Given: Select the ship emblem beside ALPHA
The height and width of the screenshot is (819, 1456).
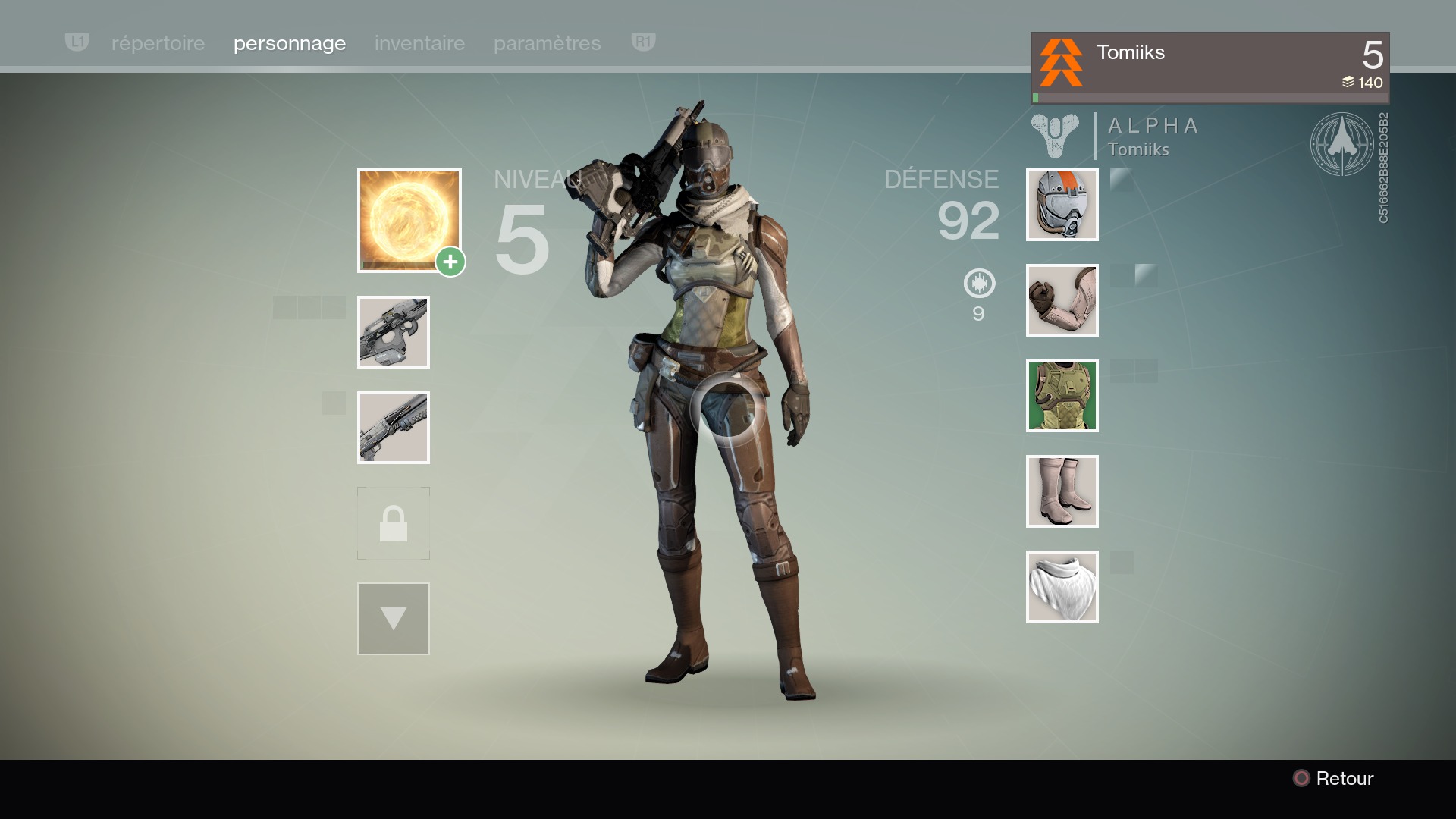Looking at the screenshot, I should pos(1341,144).
